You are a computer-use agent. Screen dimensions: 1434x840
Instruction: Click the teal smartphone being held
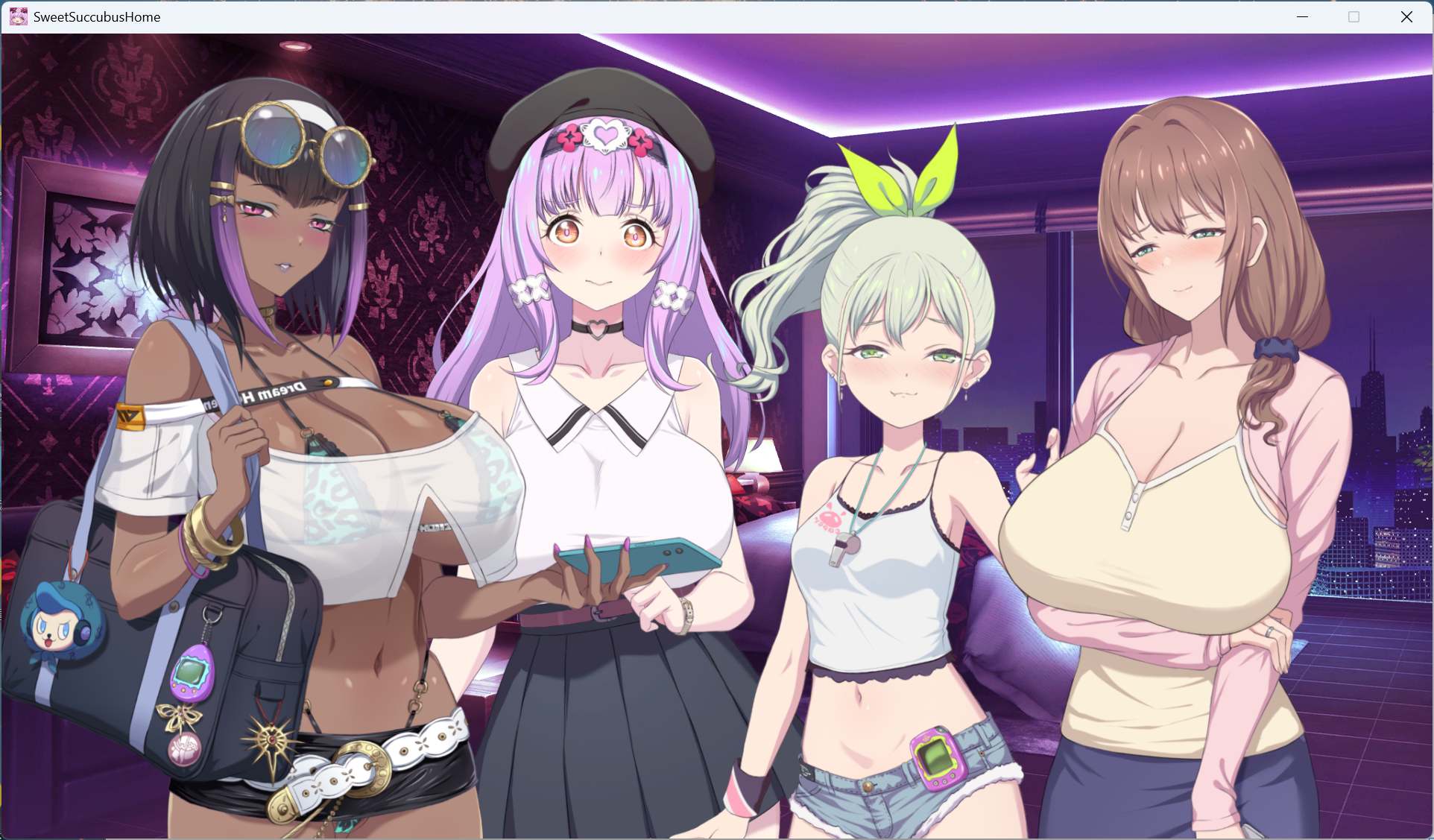(637, 555)
